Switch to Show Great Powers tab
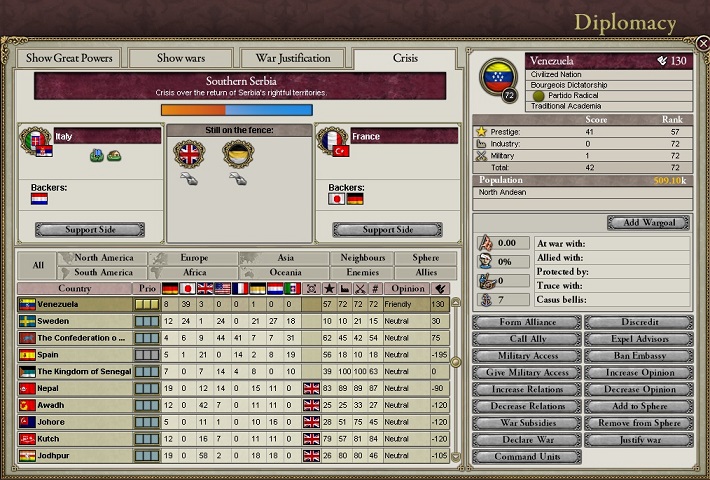This screenshot has width=710, height=480. click(69, 58)
